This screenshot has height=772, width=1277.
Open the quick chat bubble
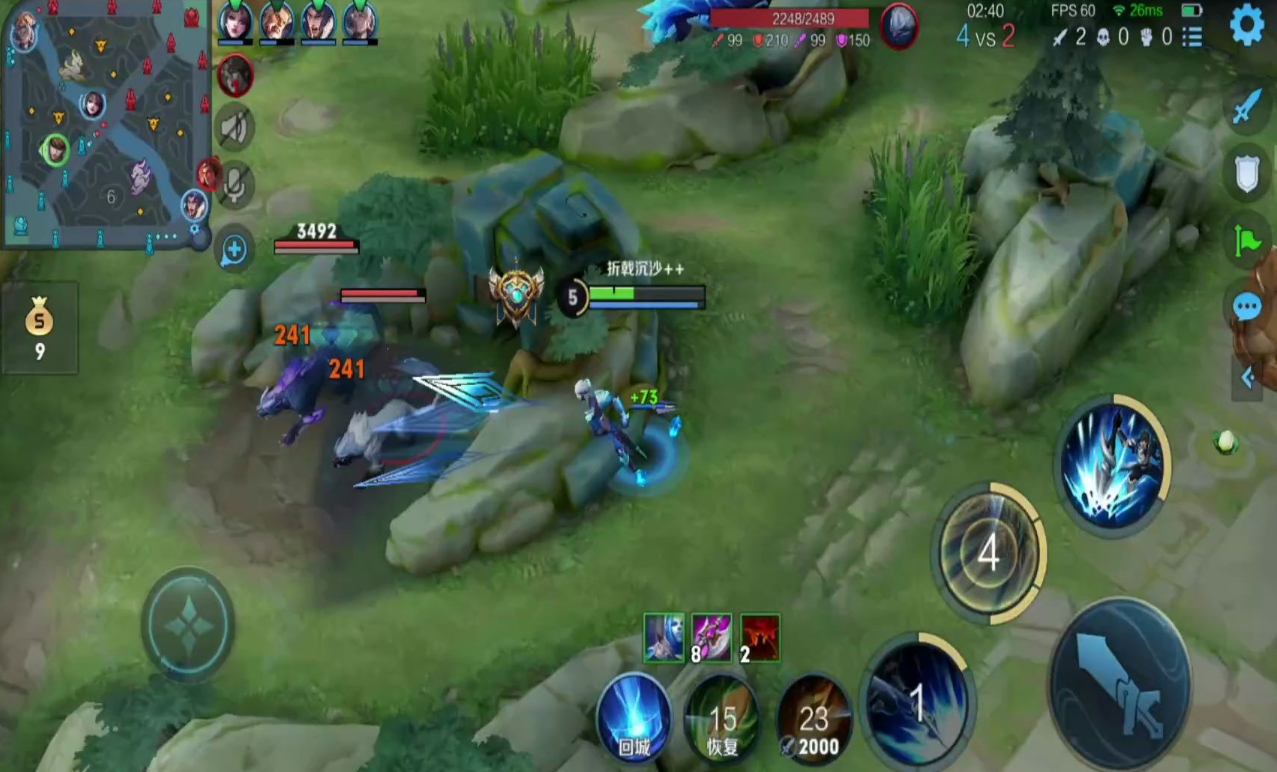pyautogui.click(x=1246, y=306)
